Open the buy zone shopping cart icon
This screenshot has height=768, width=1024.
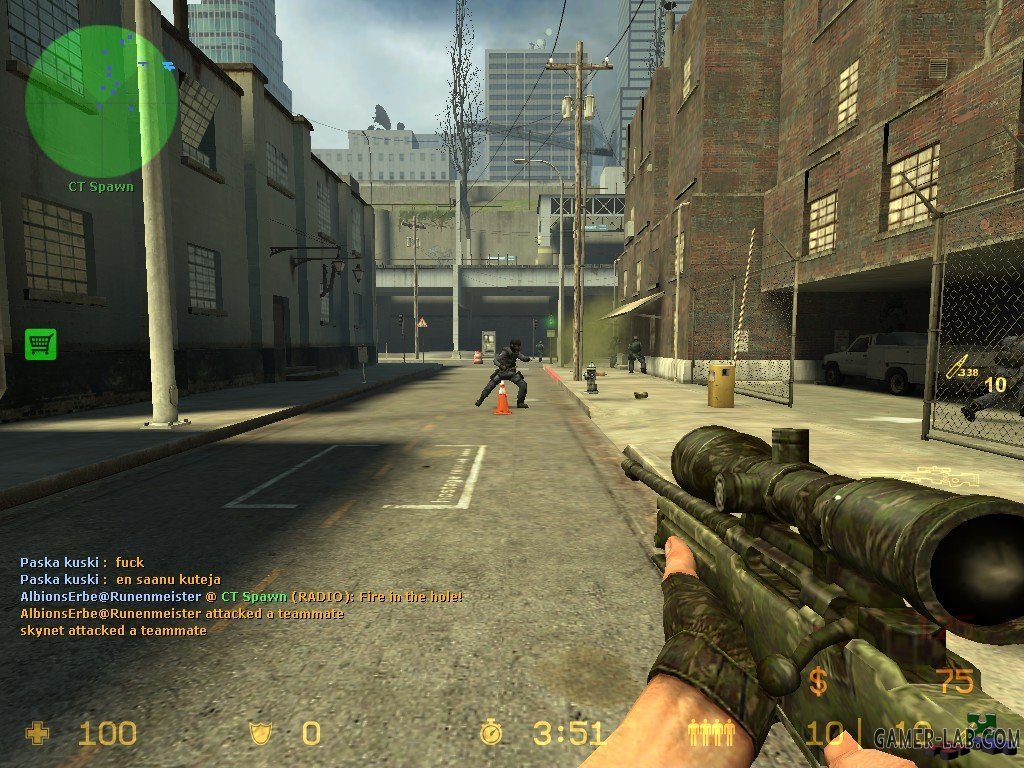coord(41,344)
